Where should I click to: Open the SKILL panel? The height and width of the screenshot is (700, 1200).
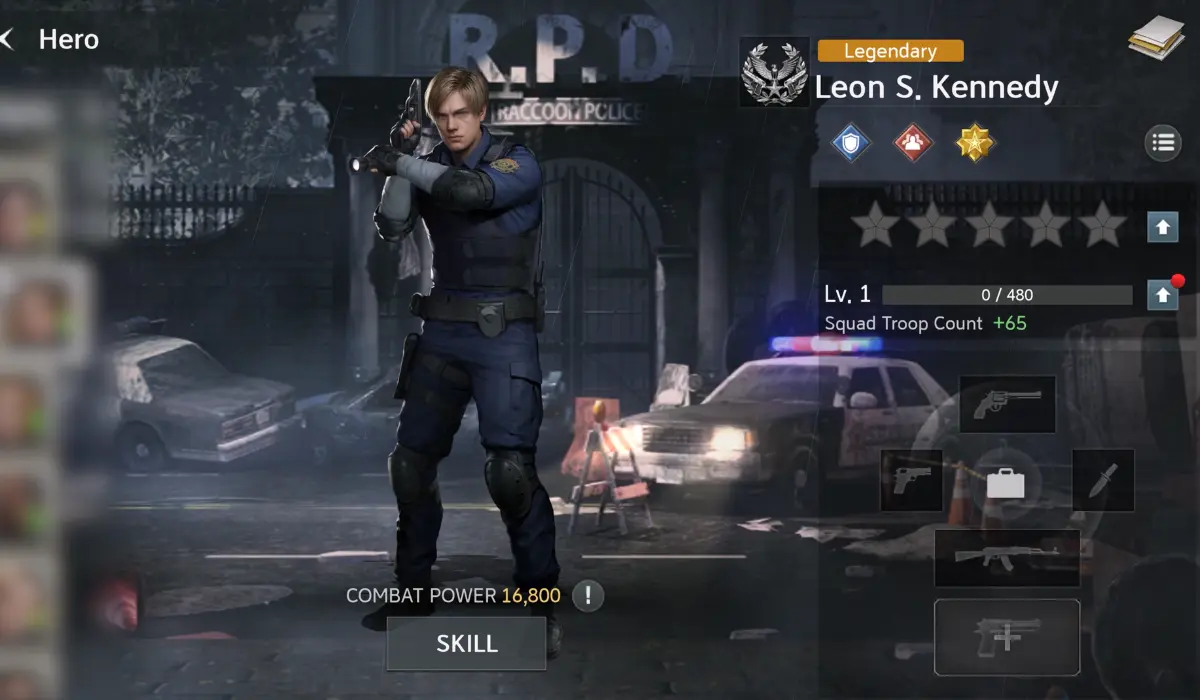(466, 643)
